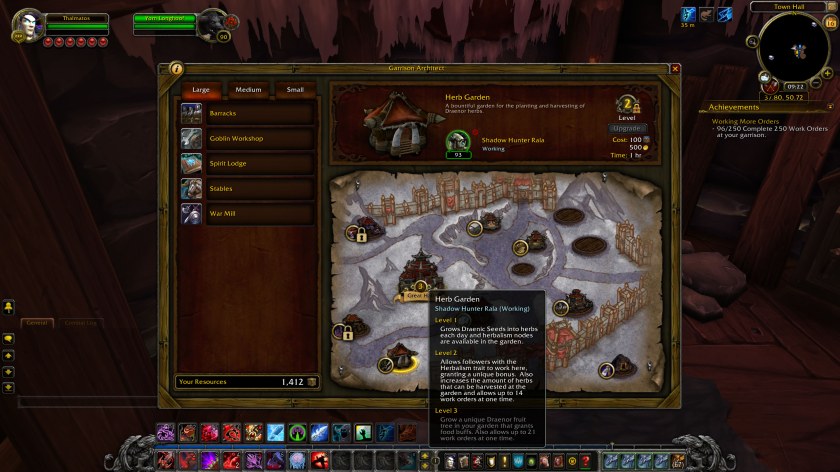Open the minimap calendar button
840x472 pixels.
point(829,21)
